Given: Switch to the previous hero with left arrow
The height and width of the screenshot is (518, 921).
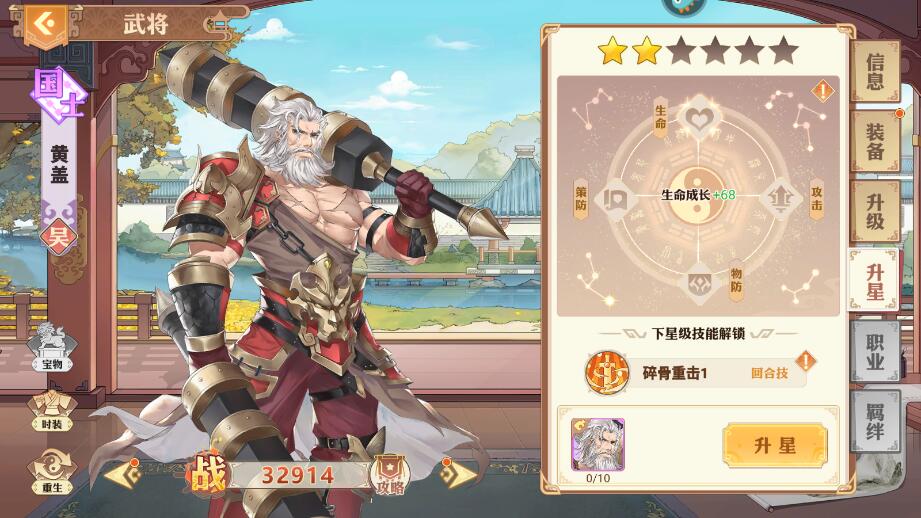Looking at the screenshot, I should click(123, 474).
